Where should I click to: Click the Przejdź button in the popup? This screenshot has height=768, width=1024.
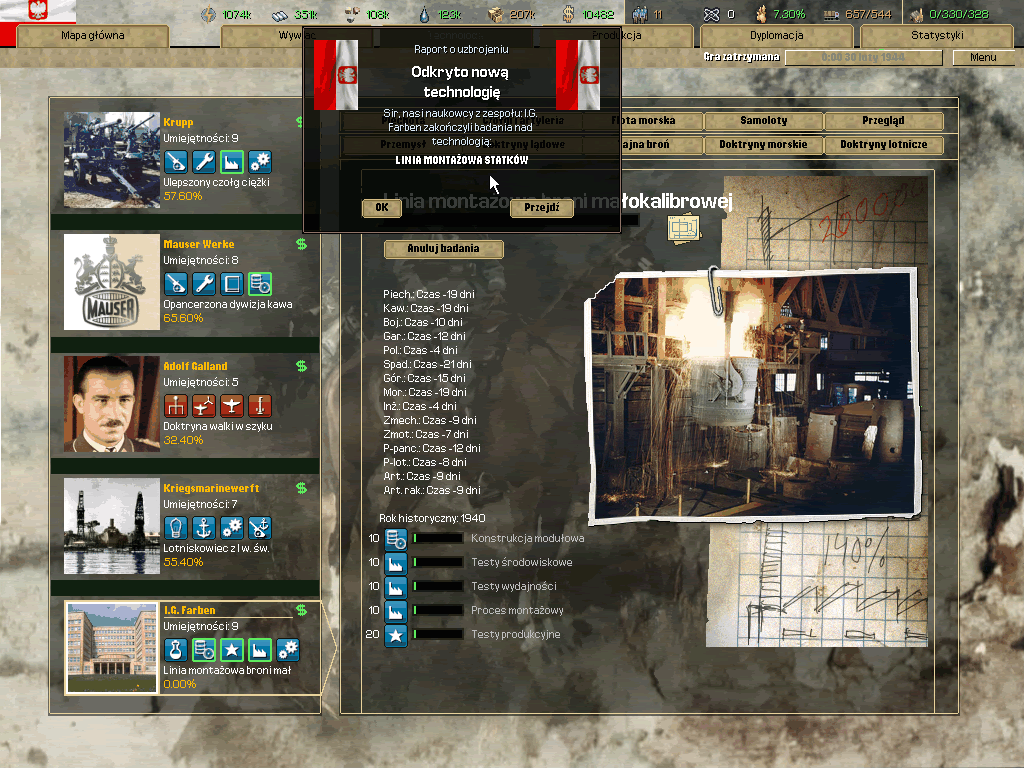click(x=541, y=208)
